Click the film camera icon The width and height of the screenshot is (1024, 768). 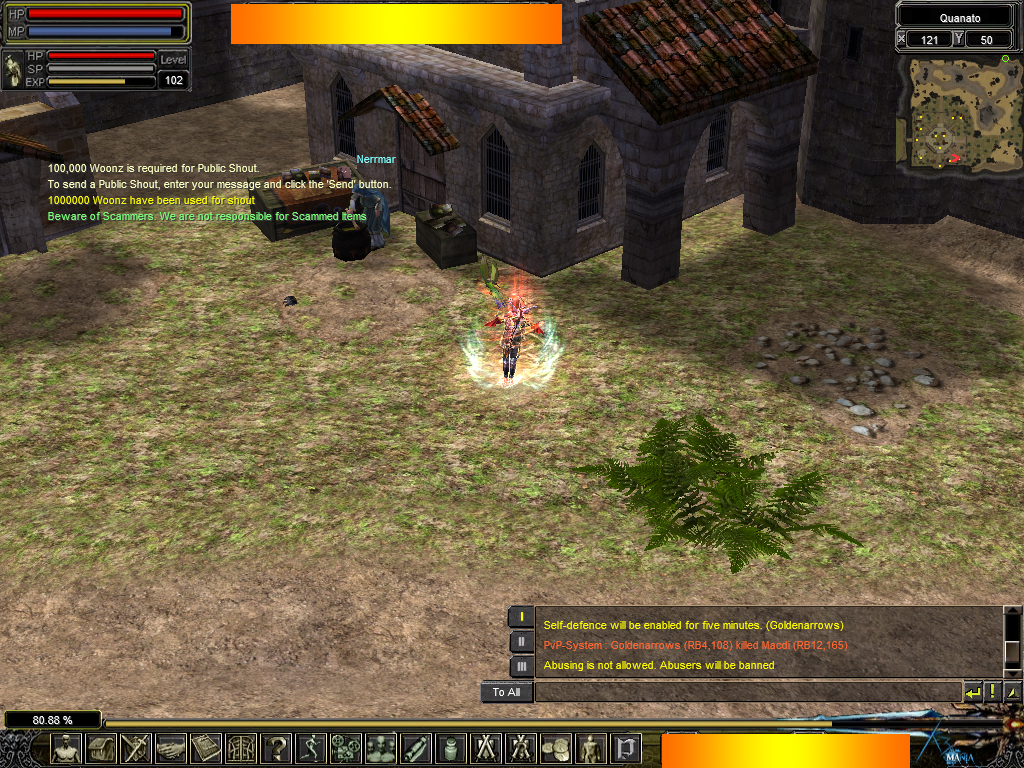pos(346,748)
